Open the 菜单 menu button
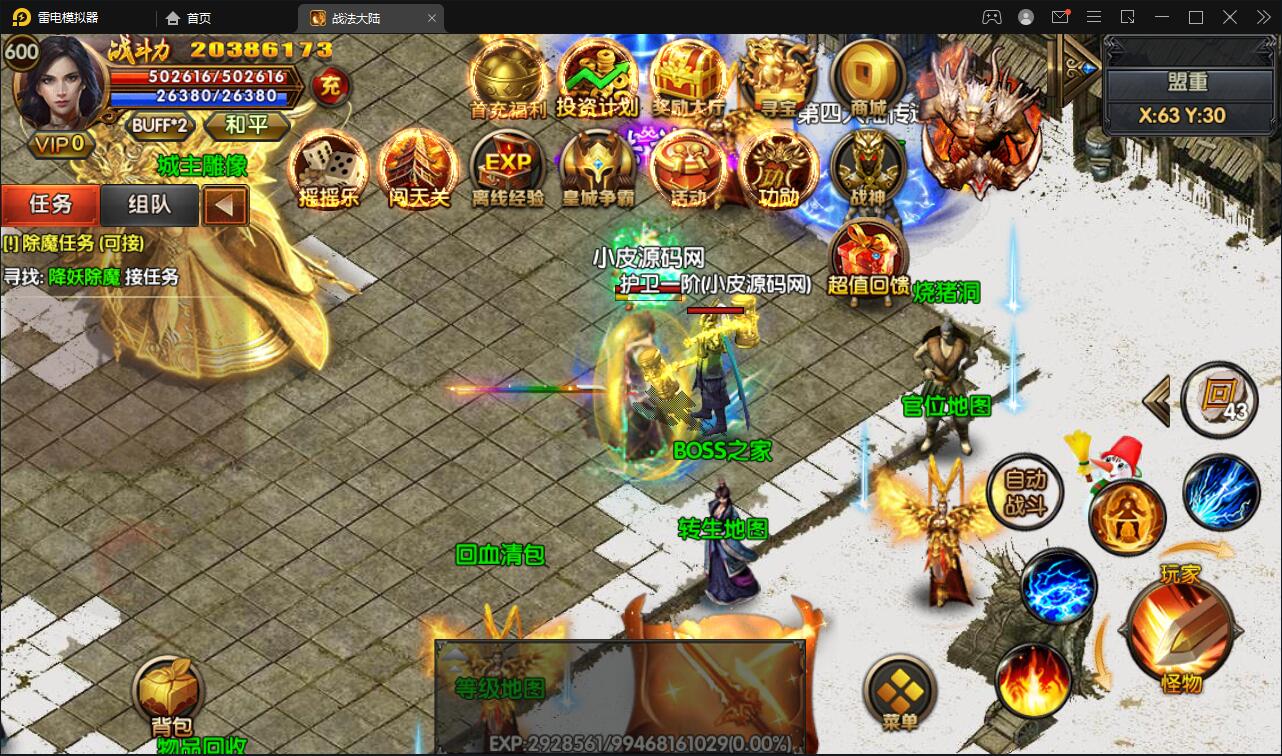 point(900,692)
